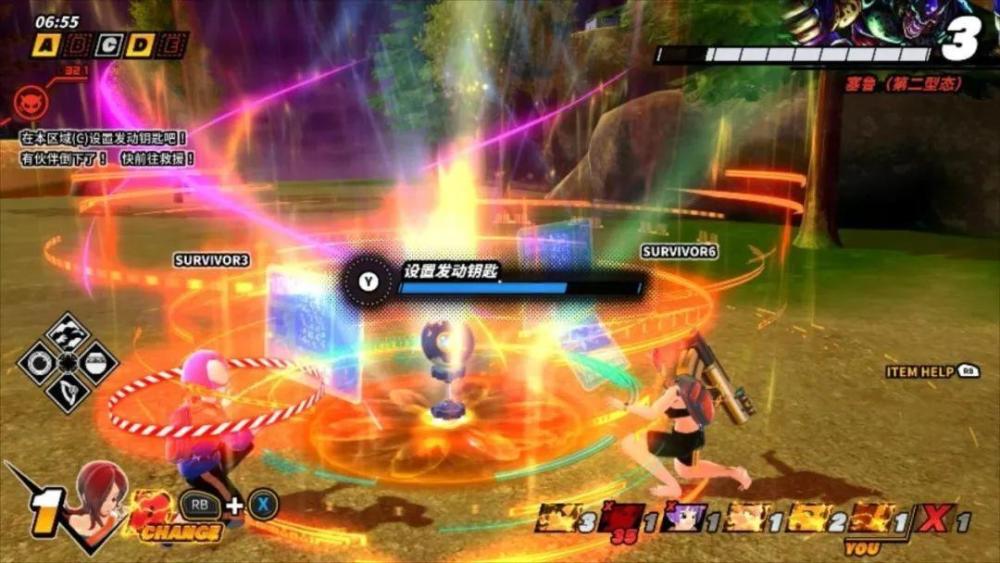Select the area A indicator

44,45
